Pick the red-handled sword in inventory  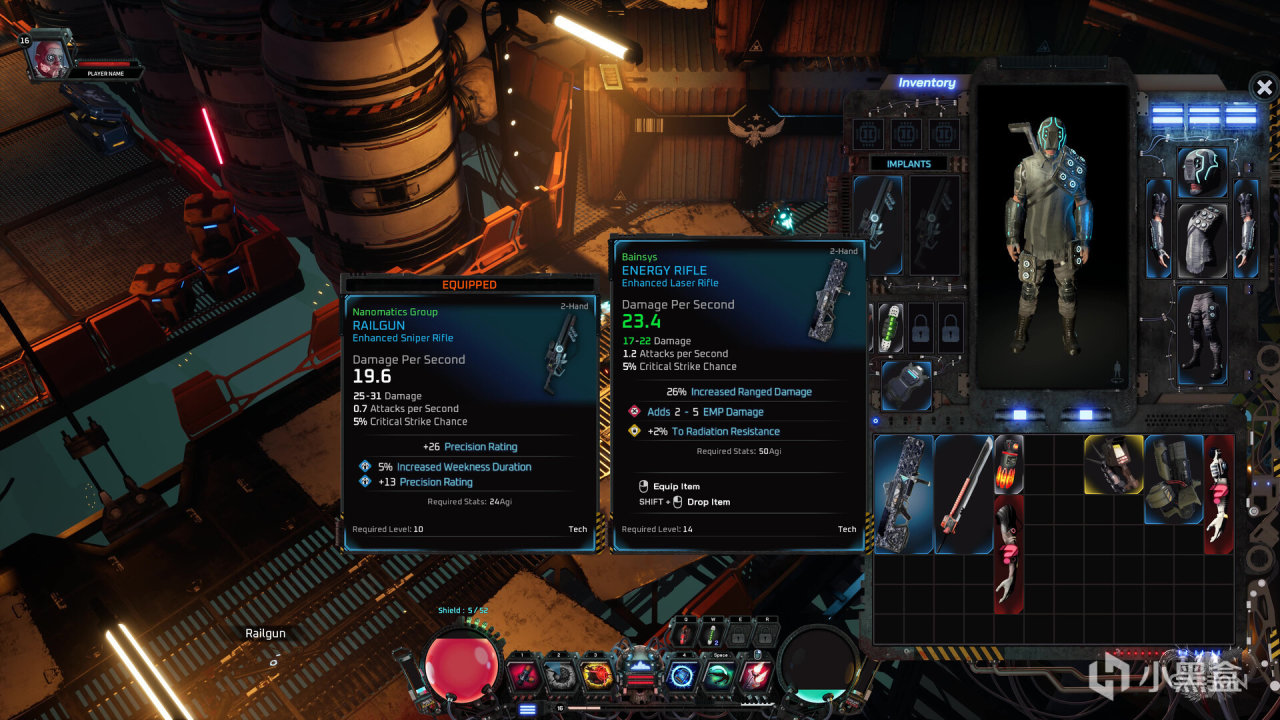963,493
